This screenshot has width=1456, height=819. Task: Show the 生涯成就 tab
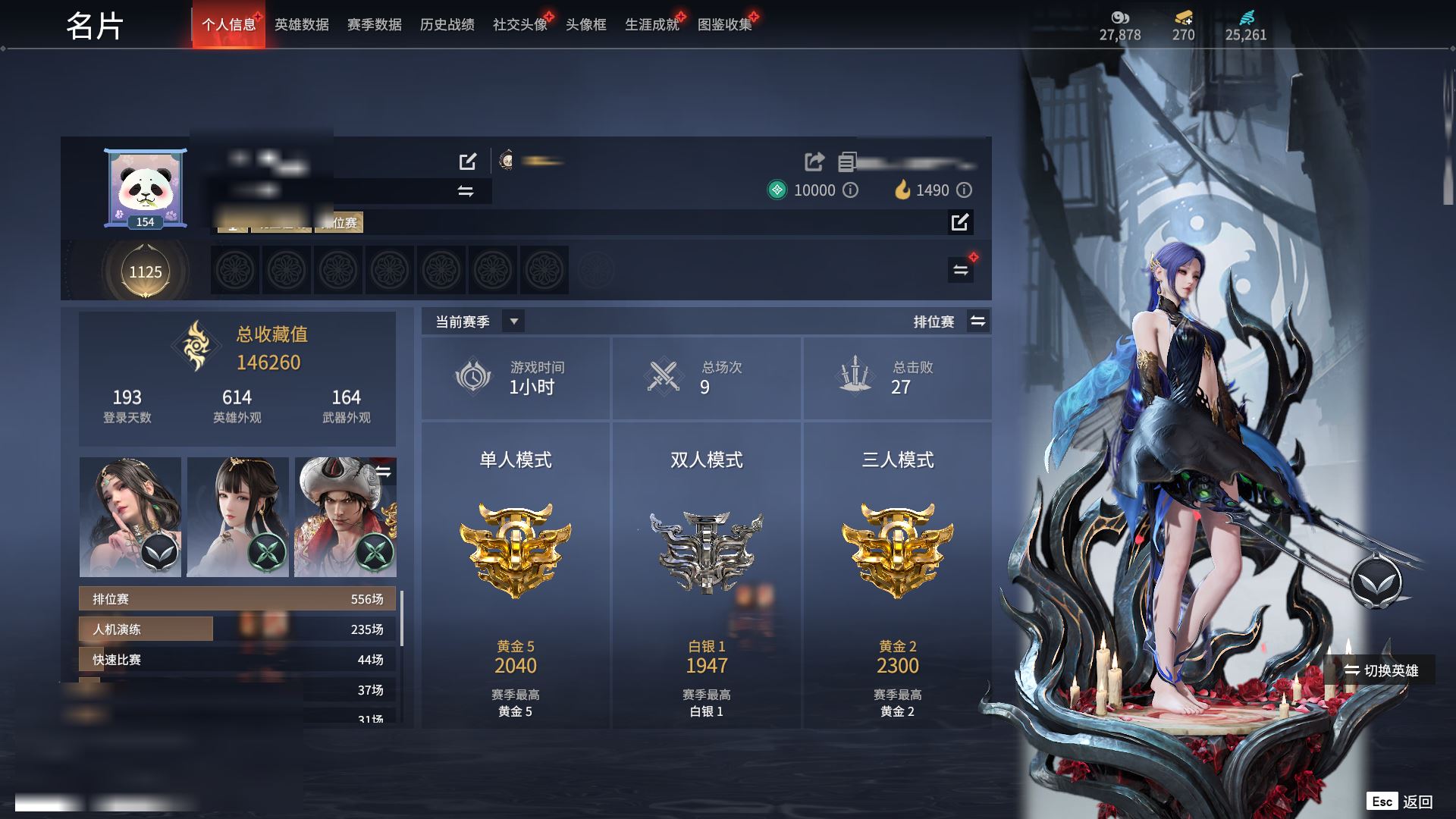tap(651, 25)
